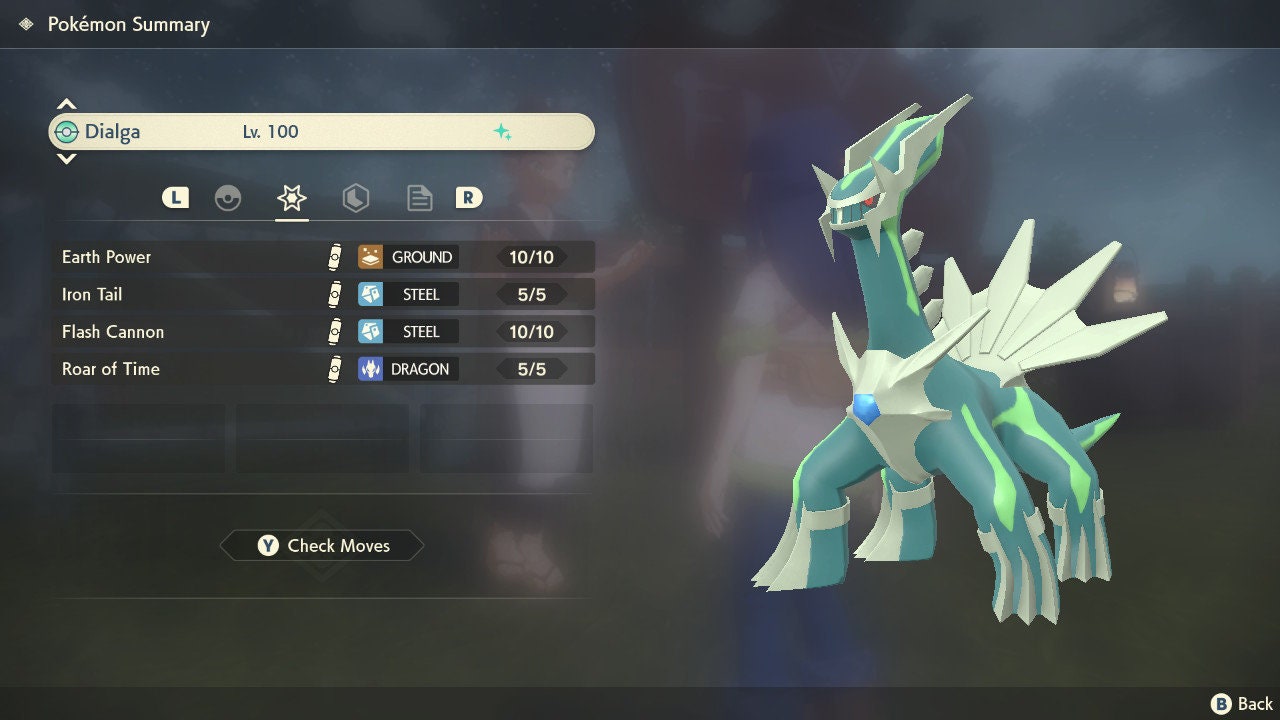Go Back from the summary screen
This screenshot has width=1280, height=720.
click(1242, 704)
